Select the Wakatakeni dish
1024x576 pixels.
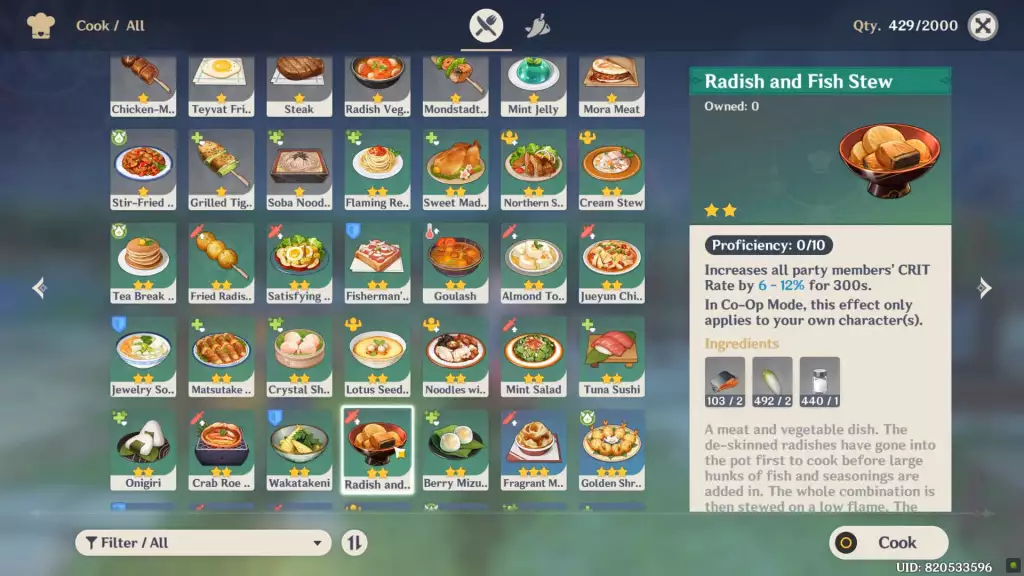299,450
